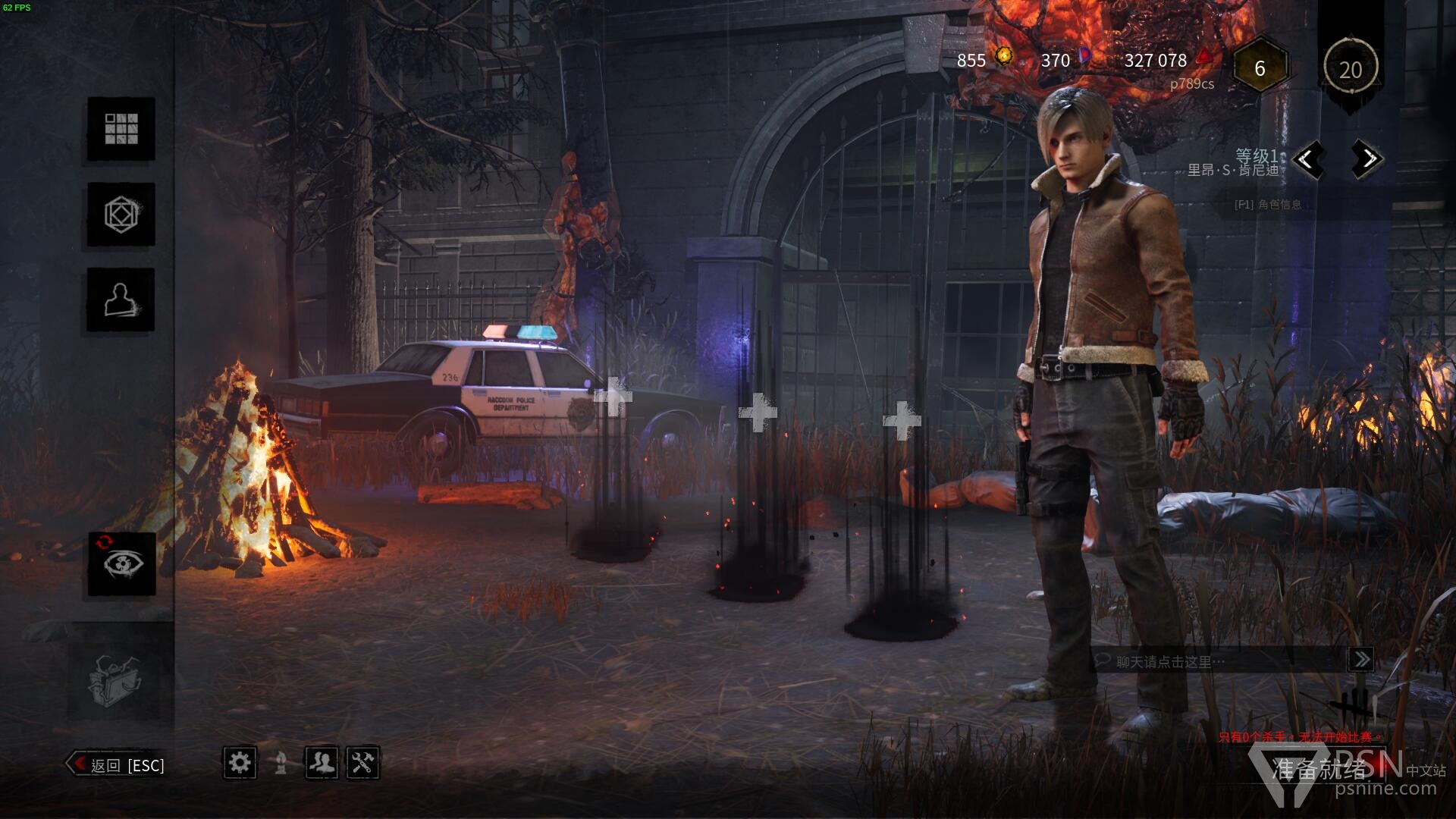Click the rank 20 emblem

click(x=1350, y=69)
